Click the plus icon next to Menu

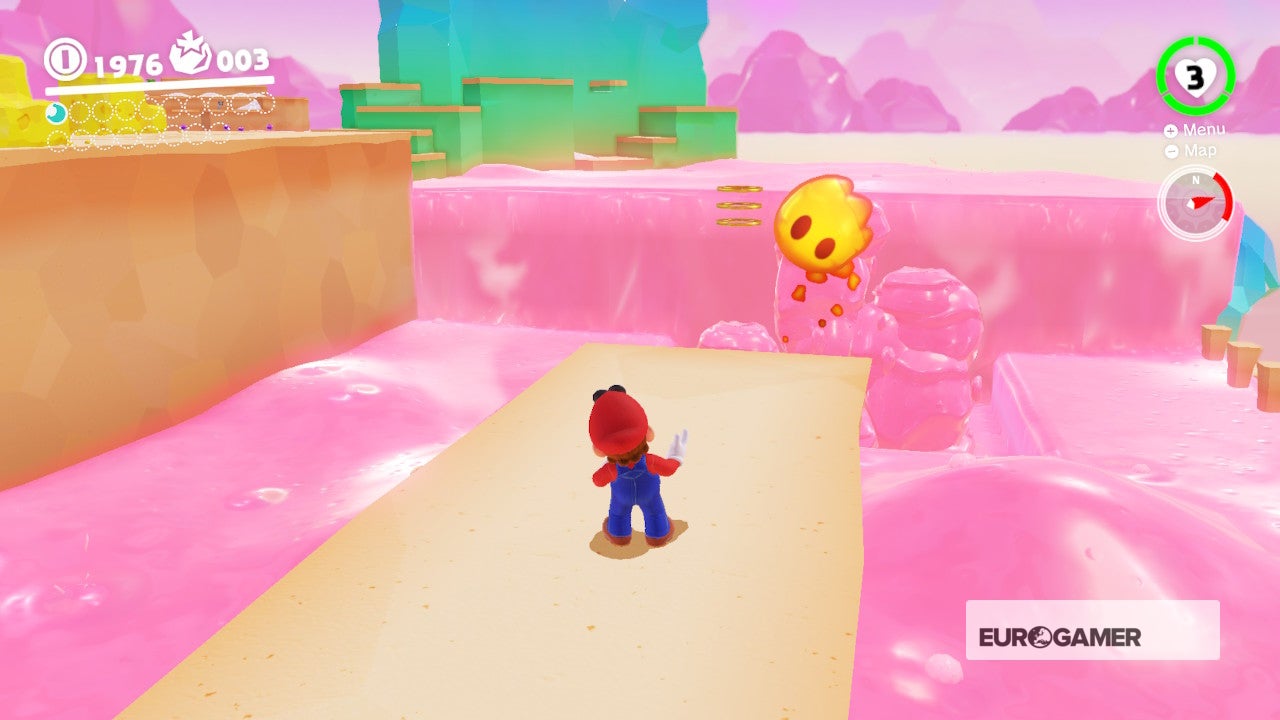coord(1170,129)
